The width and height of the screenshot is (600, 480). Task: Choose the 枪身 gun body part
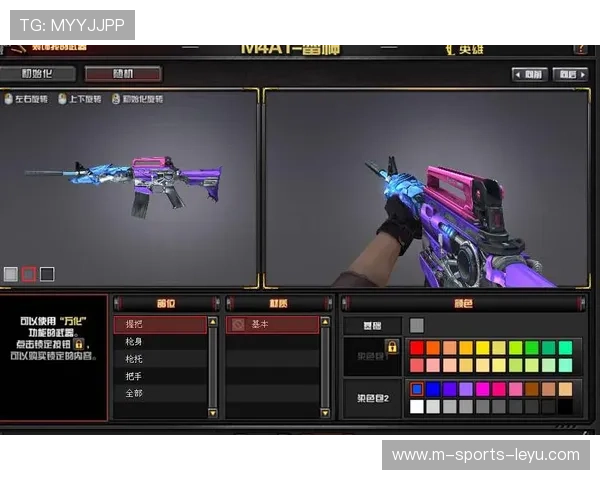click(x=160, y=342)
